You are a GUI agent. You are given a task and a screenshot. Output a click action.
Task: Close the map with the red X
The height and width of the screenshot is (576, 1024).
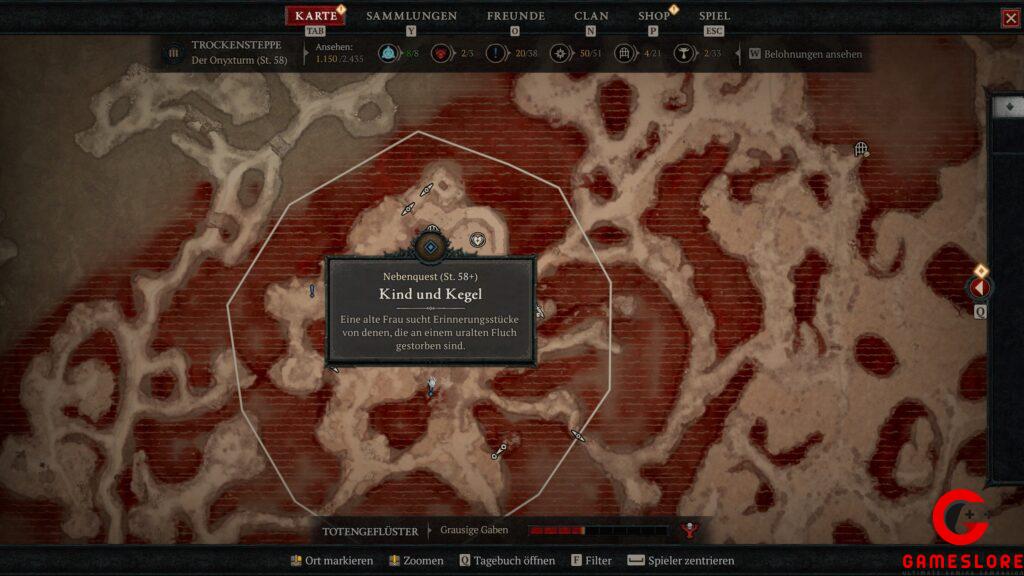1011,18
